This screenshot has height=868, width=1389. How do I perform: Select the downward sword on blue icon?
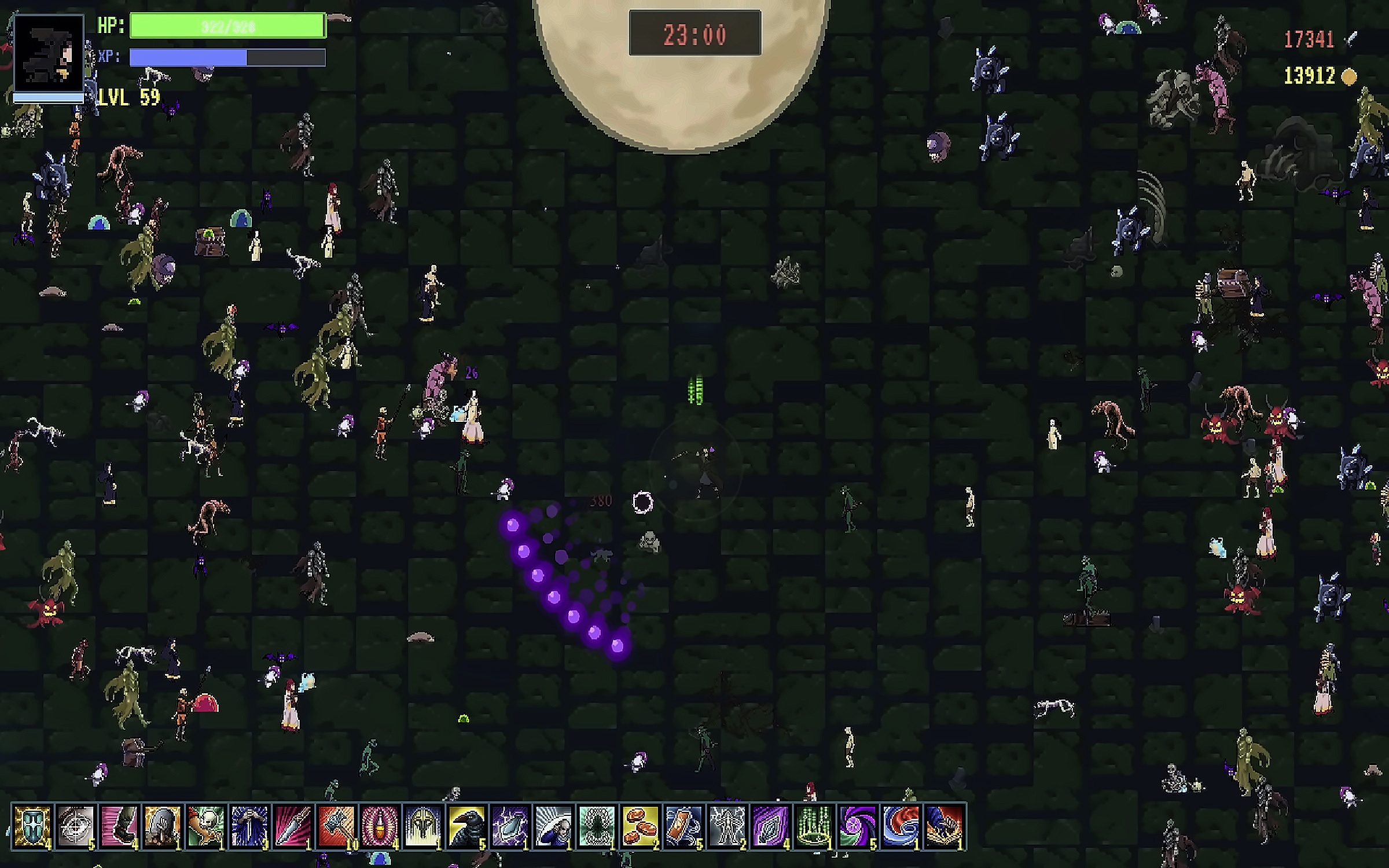click(x=249, y=826)
